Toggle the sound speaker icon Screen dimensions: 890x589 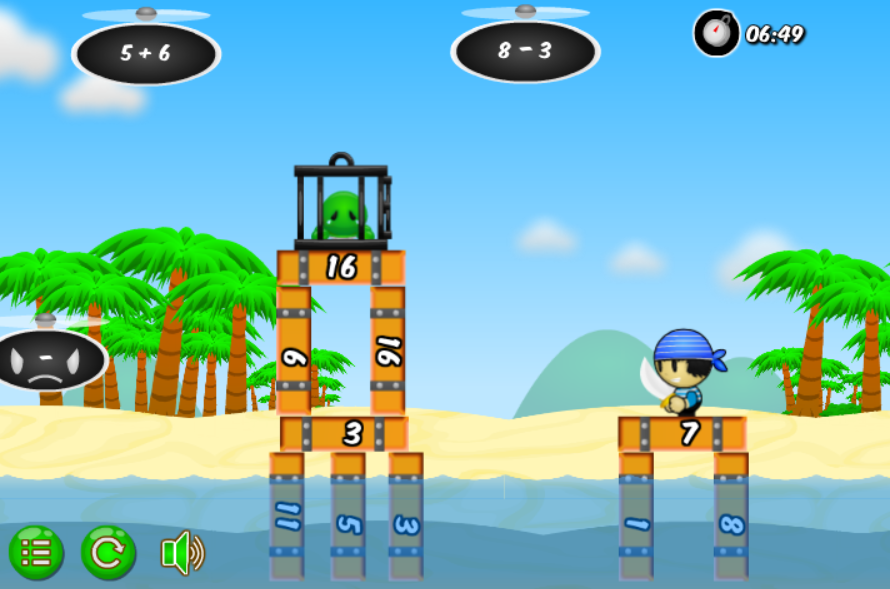(x=182, y=553)
